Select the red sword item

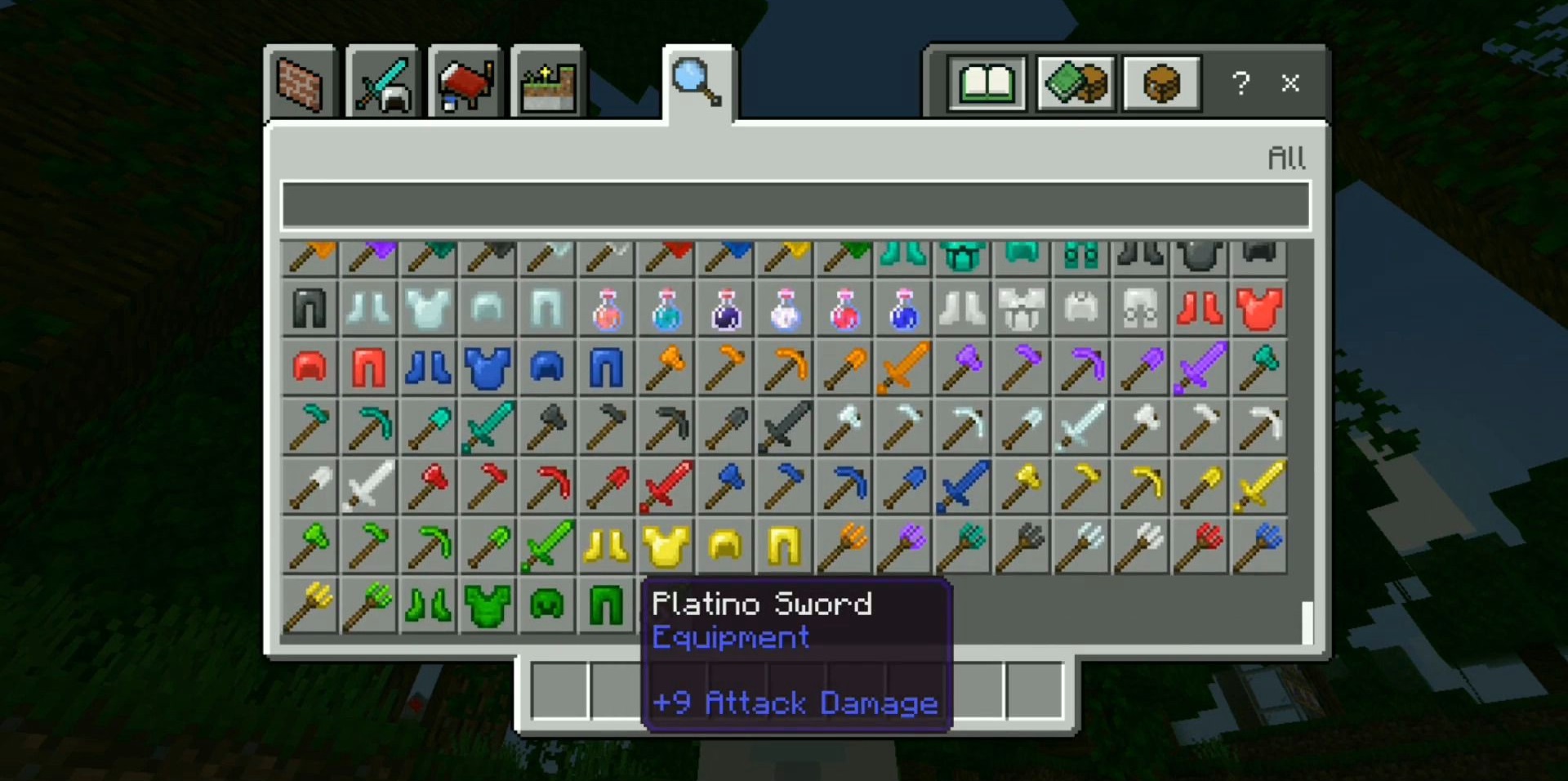coord(666,487)
